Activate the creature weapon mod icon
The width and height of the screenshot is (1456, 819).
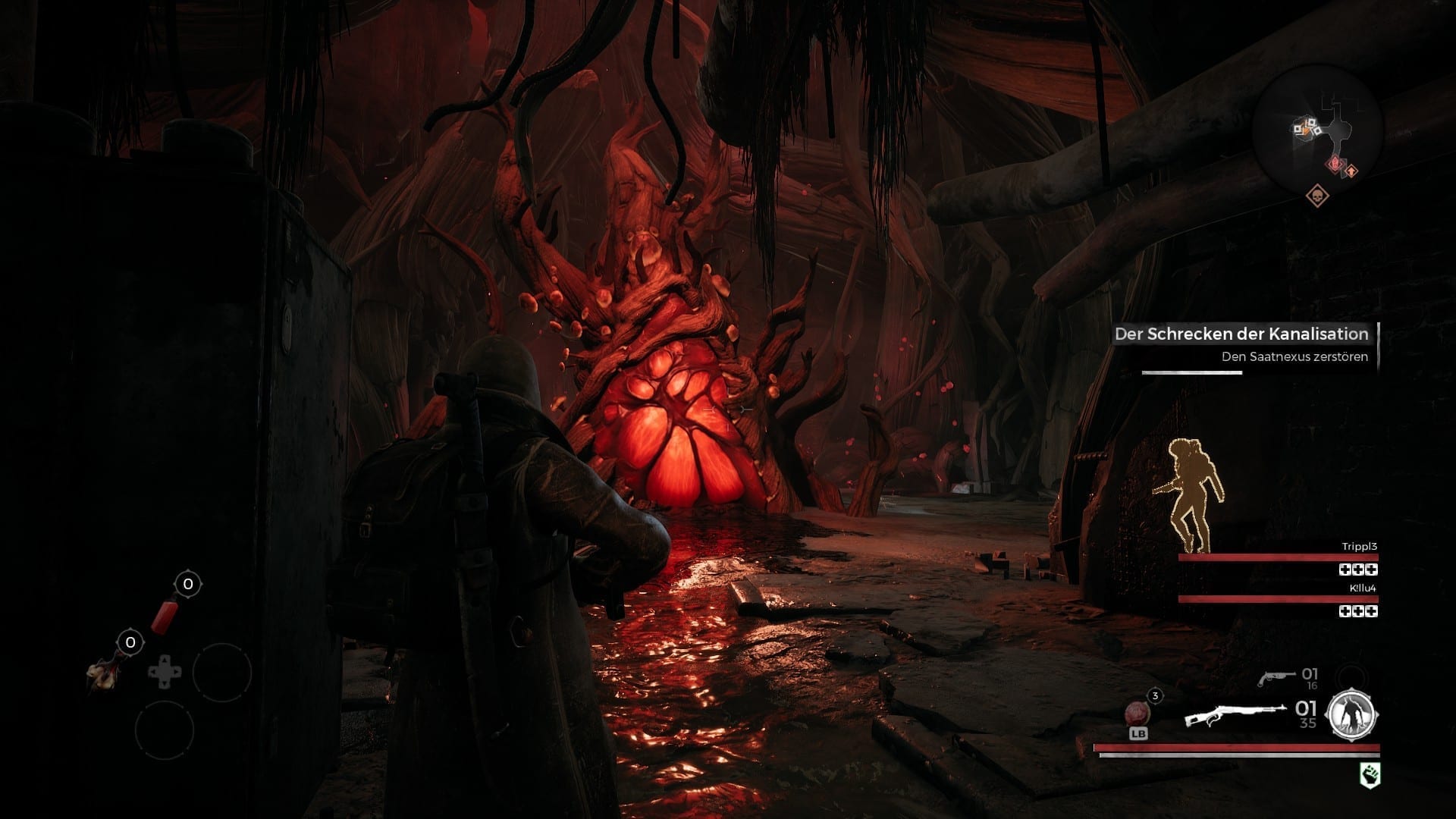(1352, 715)
